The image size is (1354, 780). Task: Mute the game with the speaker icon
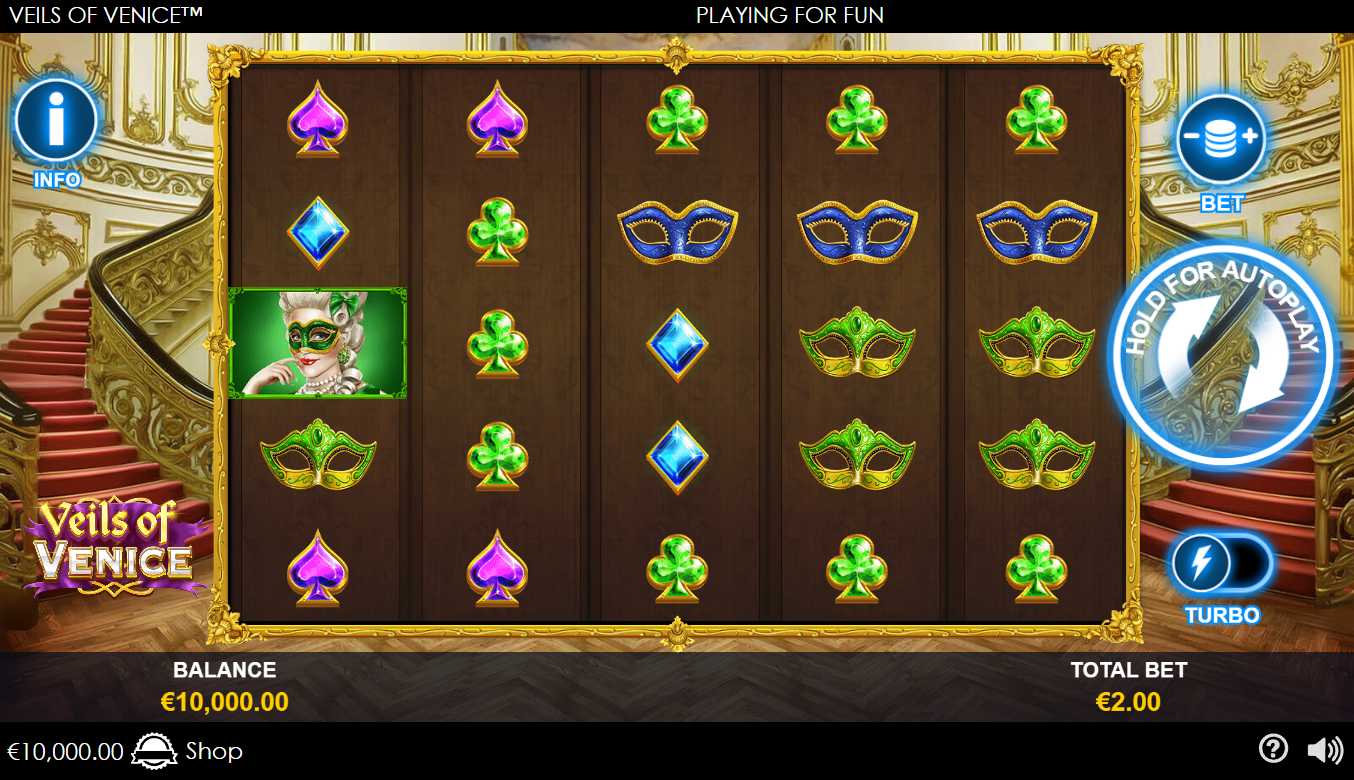1325,750
